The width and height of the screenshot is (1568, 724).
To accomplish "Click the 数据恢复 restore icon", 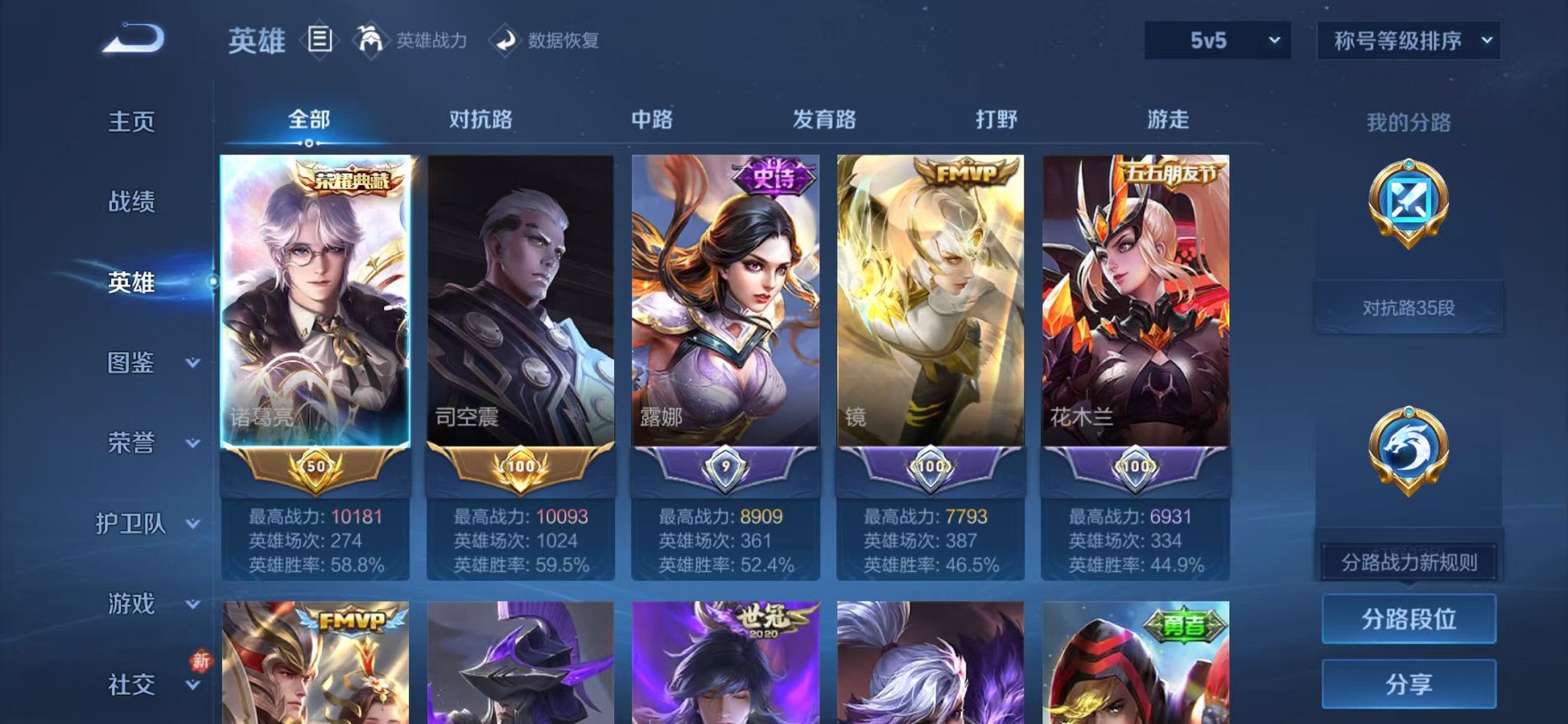I will click(x=506, y=38).
